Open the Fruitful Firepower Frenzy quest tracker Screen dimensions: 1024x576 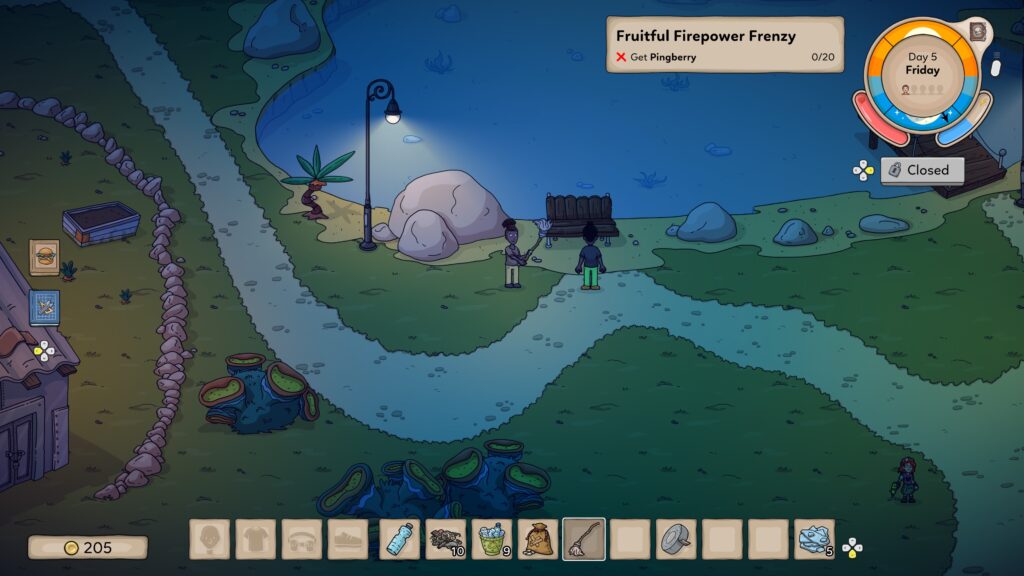click(724, 45)
